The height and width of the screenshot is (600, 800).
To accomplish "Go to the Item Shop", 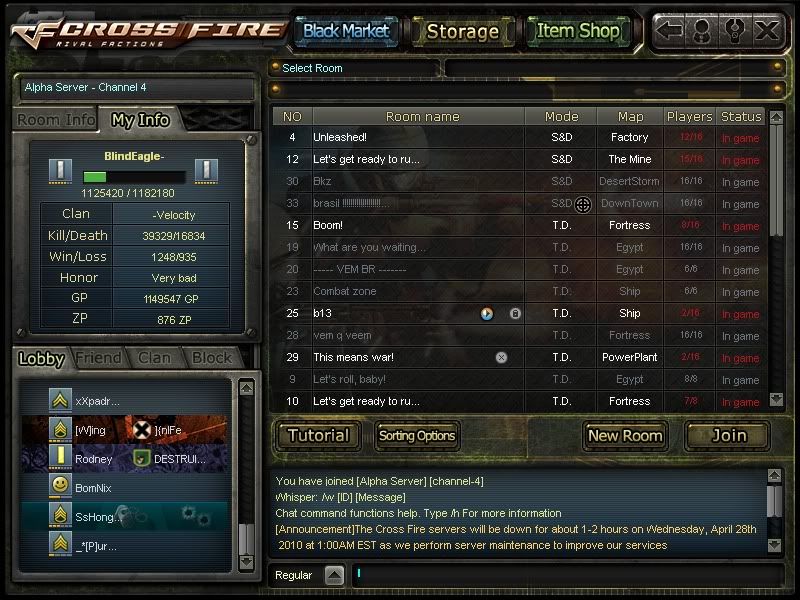I will [x=578, y=31].
